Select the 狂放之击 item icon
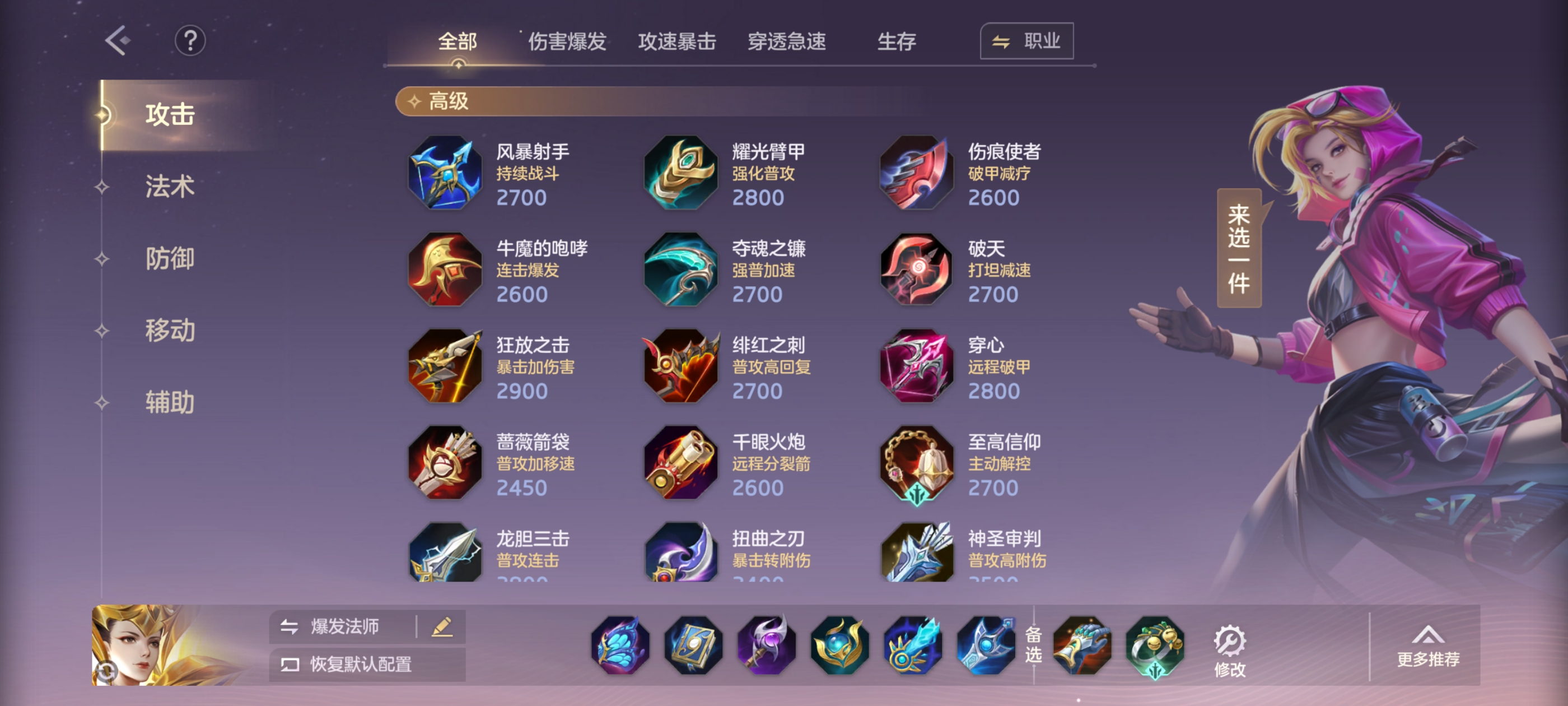 (x=444, y=366)
